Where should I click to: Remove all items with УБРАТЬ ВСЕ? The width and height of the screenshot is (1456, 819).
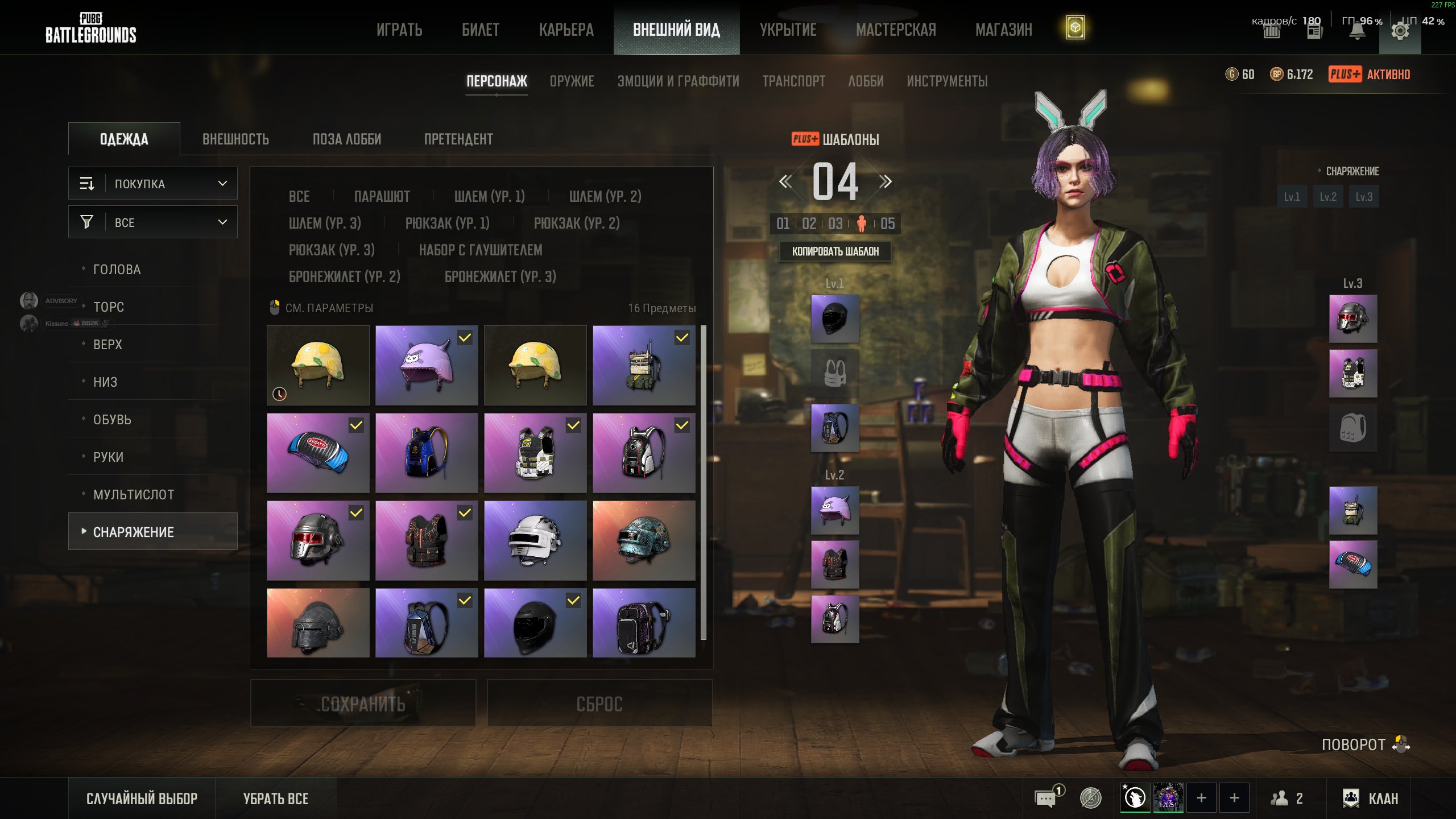[x=276, y=799]
